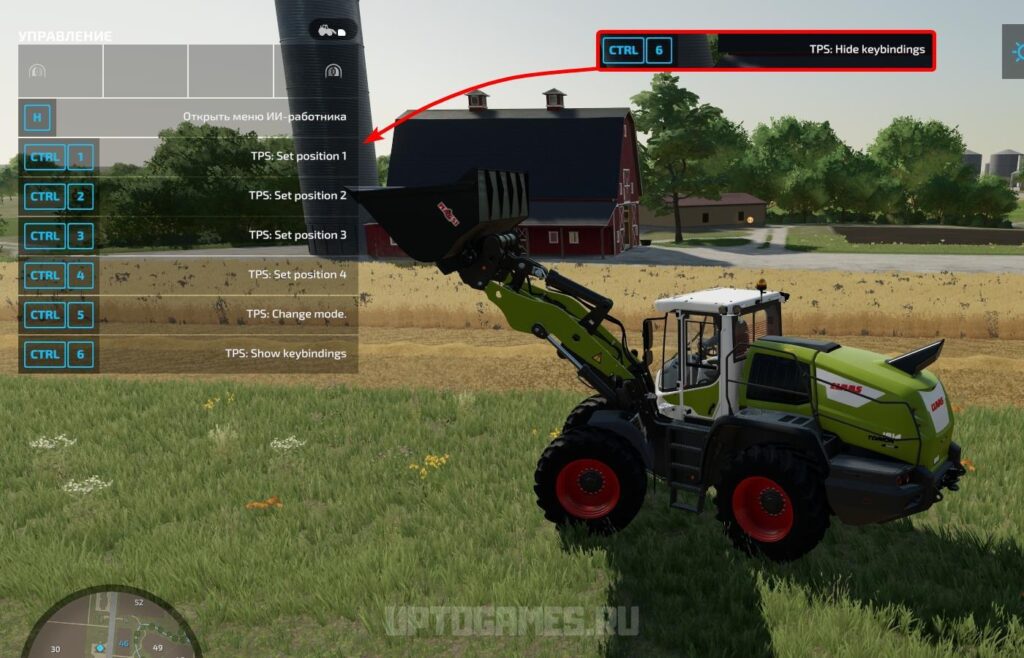The width and height of the screenshot is (1024, 658).
Task: Select the 'TPS: Change mode.' row
Action: click(188, 314)
